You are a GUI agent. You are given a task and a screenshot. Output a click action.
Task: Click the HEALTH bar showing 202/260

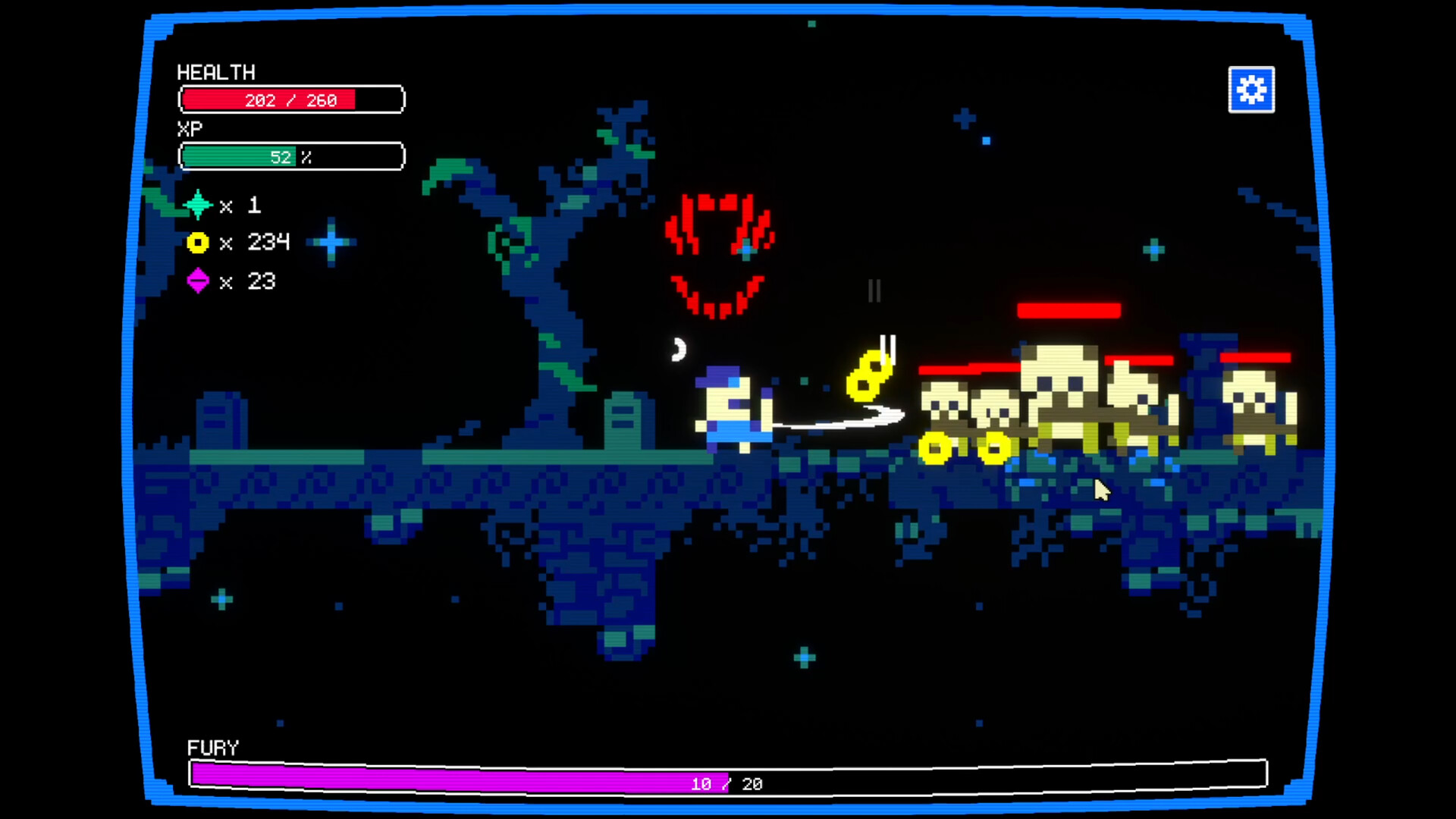point(291,99)
